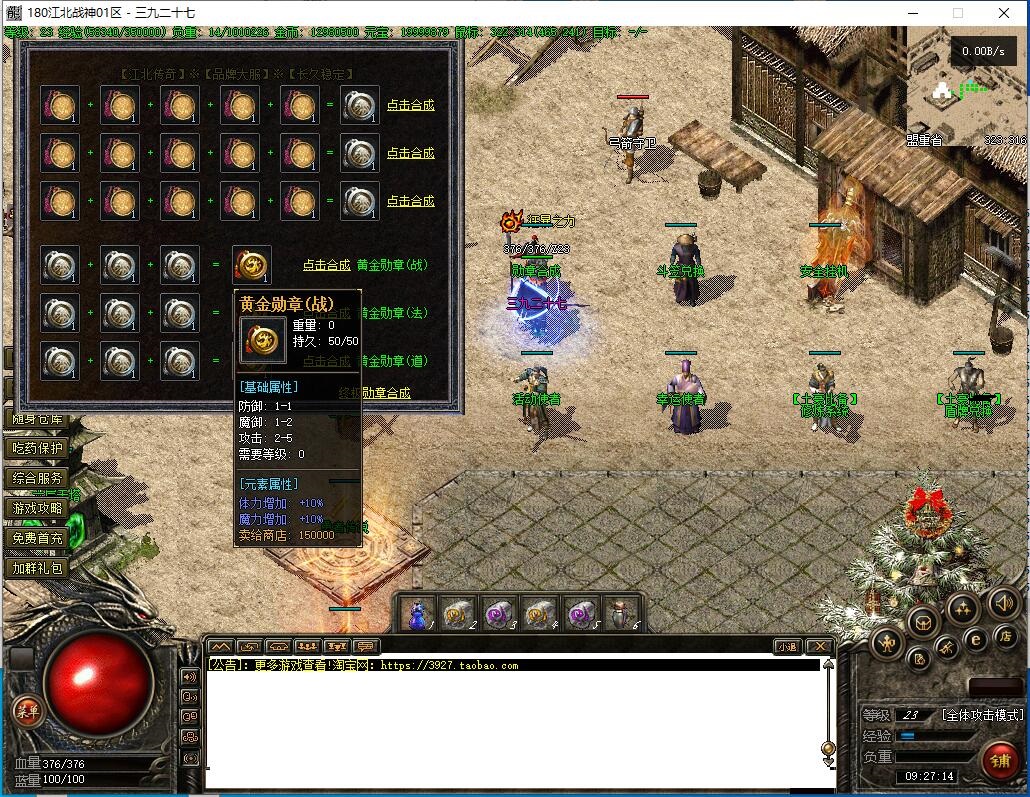Open the 吃药保护 menu button
Screen dimensions: 1030x797
coord(37,448)
